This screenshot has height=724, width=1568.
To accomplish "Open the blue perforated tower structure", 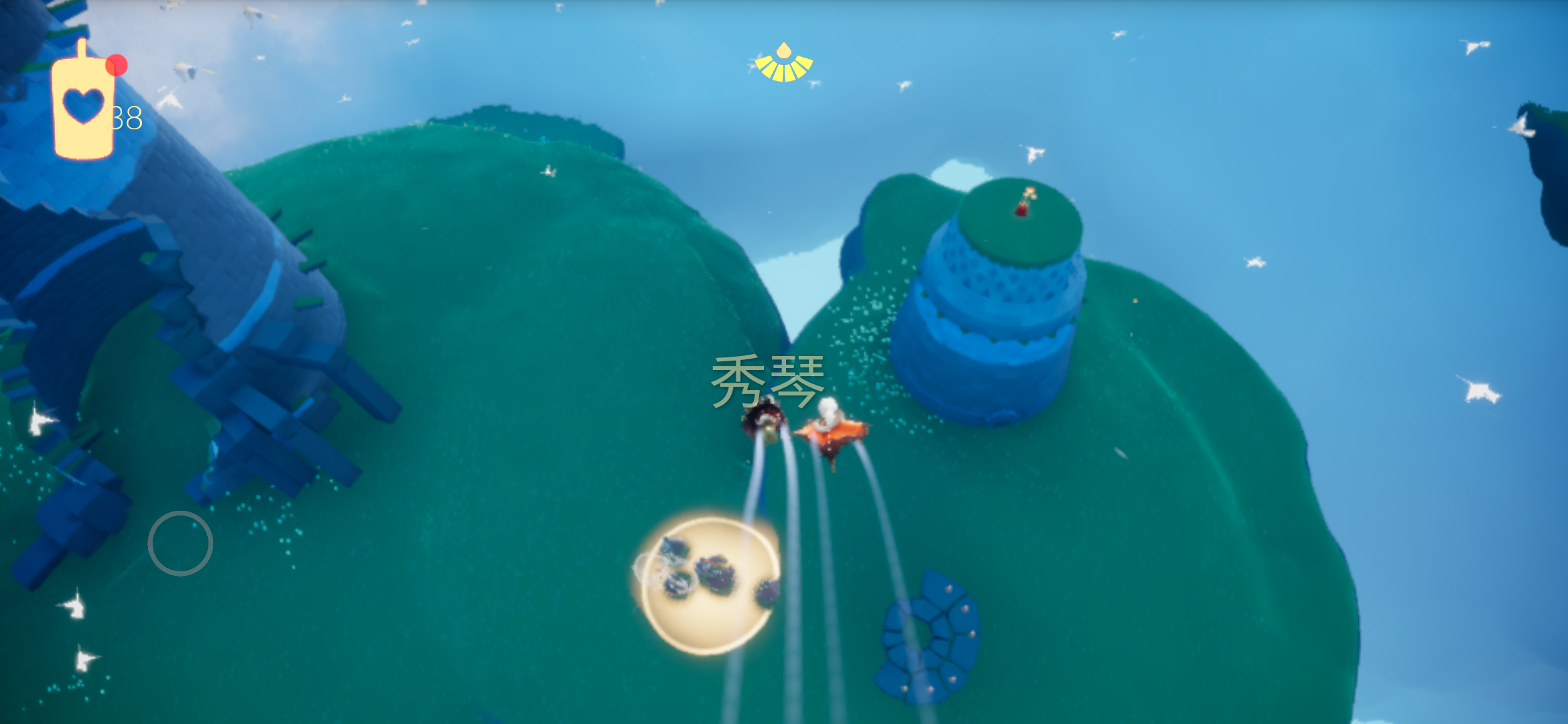I will [x=1005, y=288].
